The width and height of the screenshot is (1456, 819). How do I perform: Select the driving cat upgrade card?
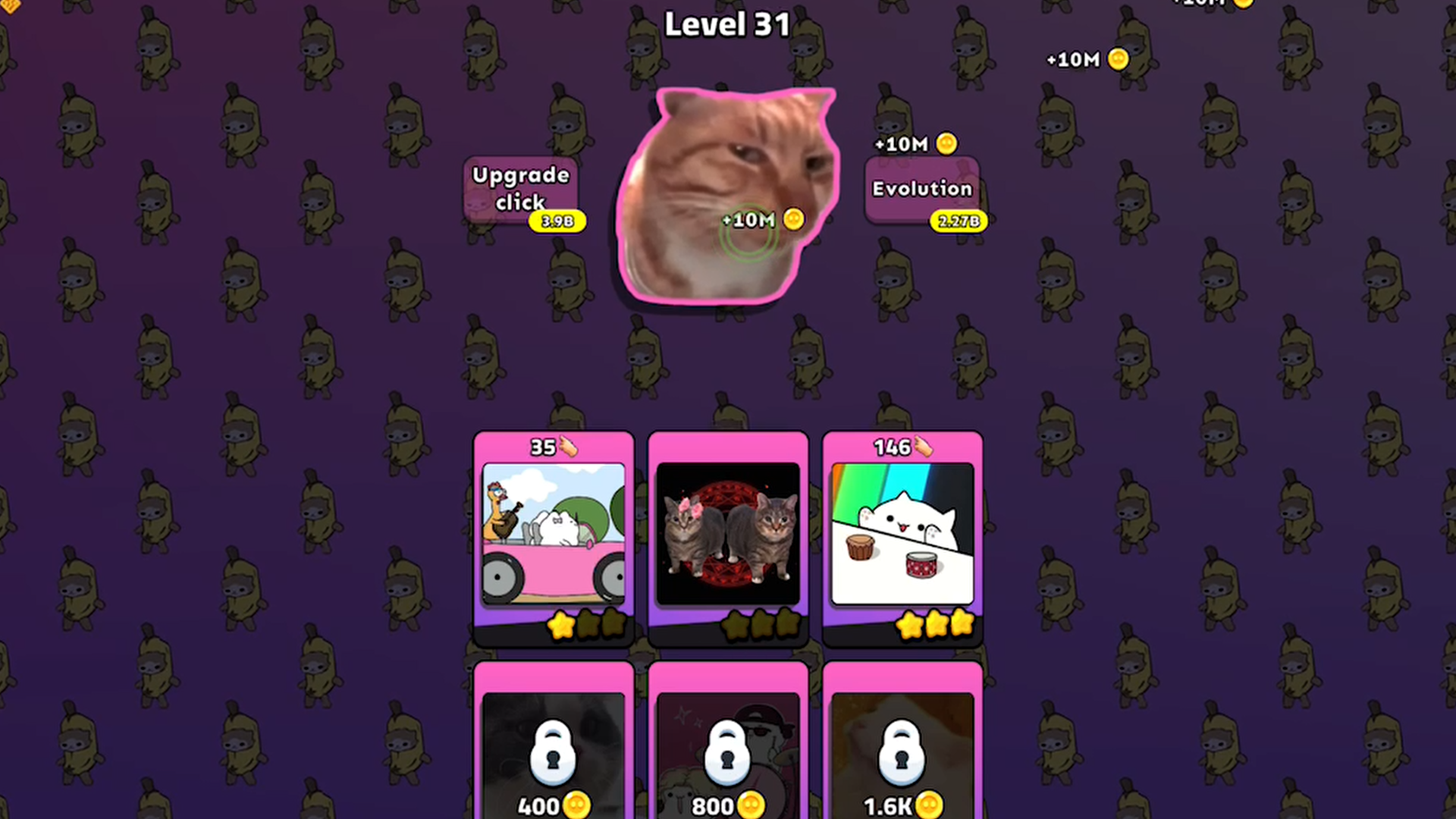tap(554, 535)
